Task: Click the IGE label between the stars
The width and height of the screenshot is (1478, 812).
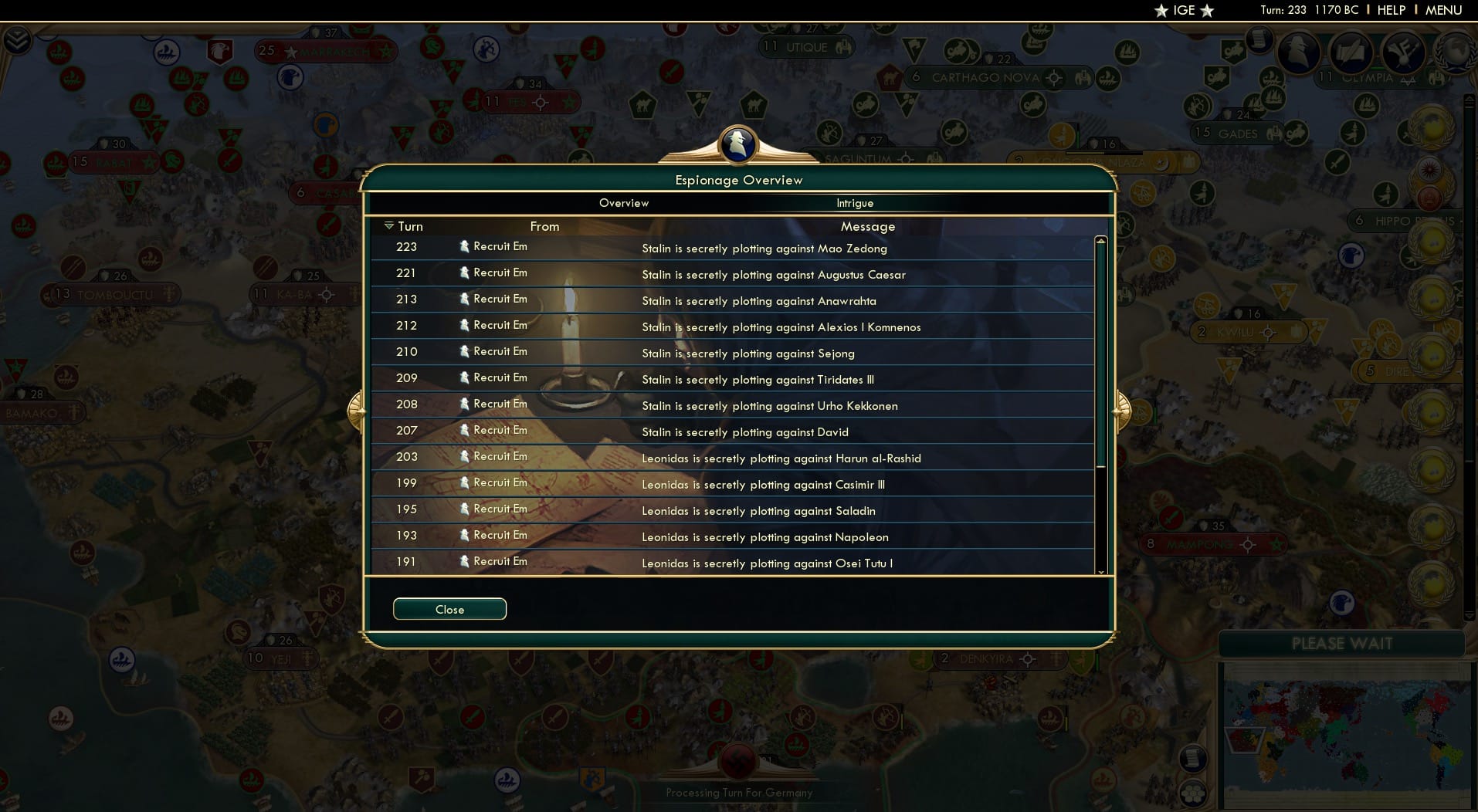Action: pyautogui.click(x=1183, y=11)
